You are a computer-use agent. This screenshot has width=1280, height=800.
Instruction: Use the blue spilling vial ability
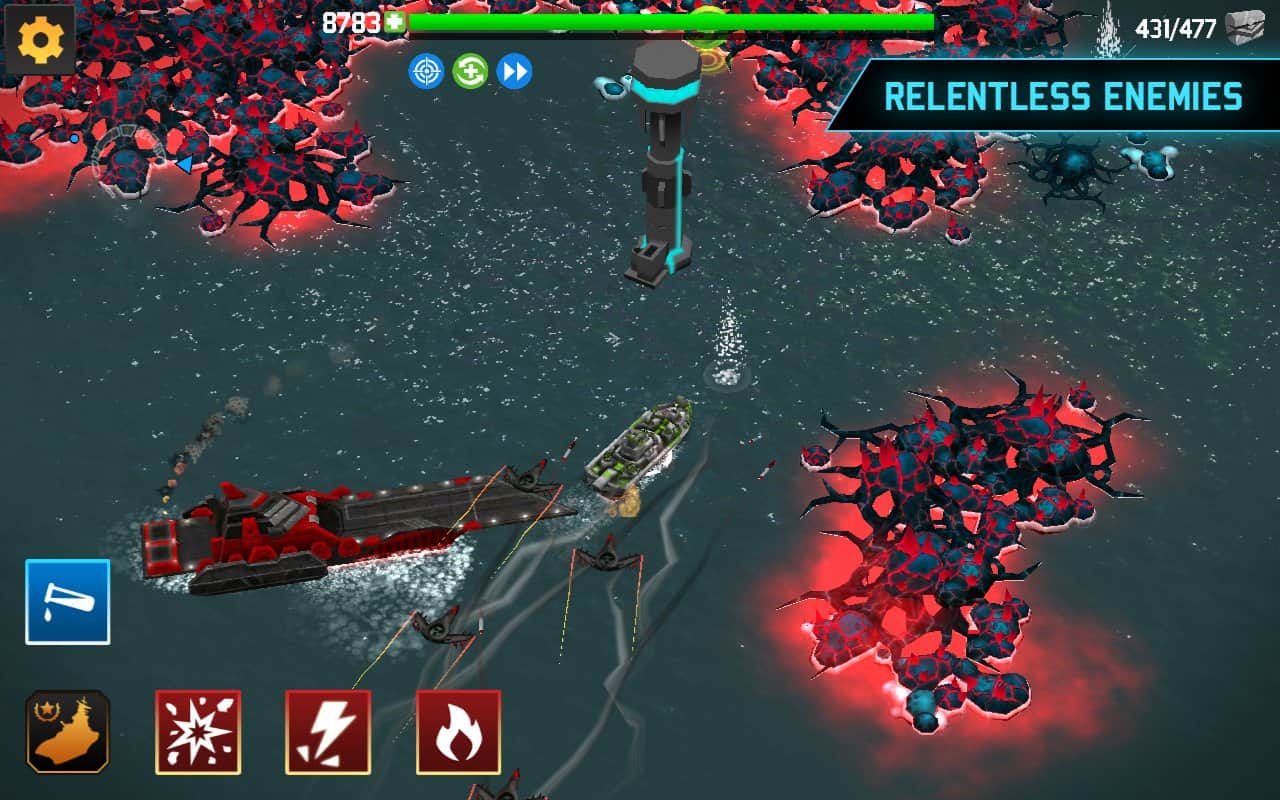coord(68,601)
